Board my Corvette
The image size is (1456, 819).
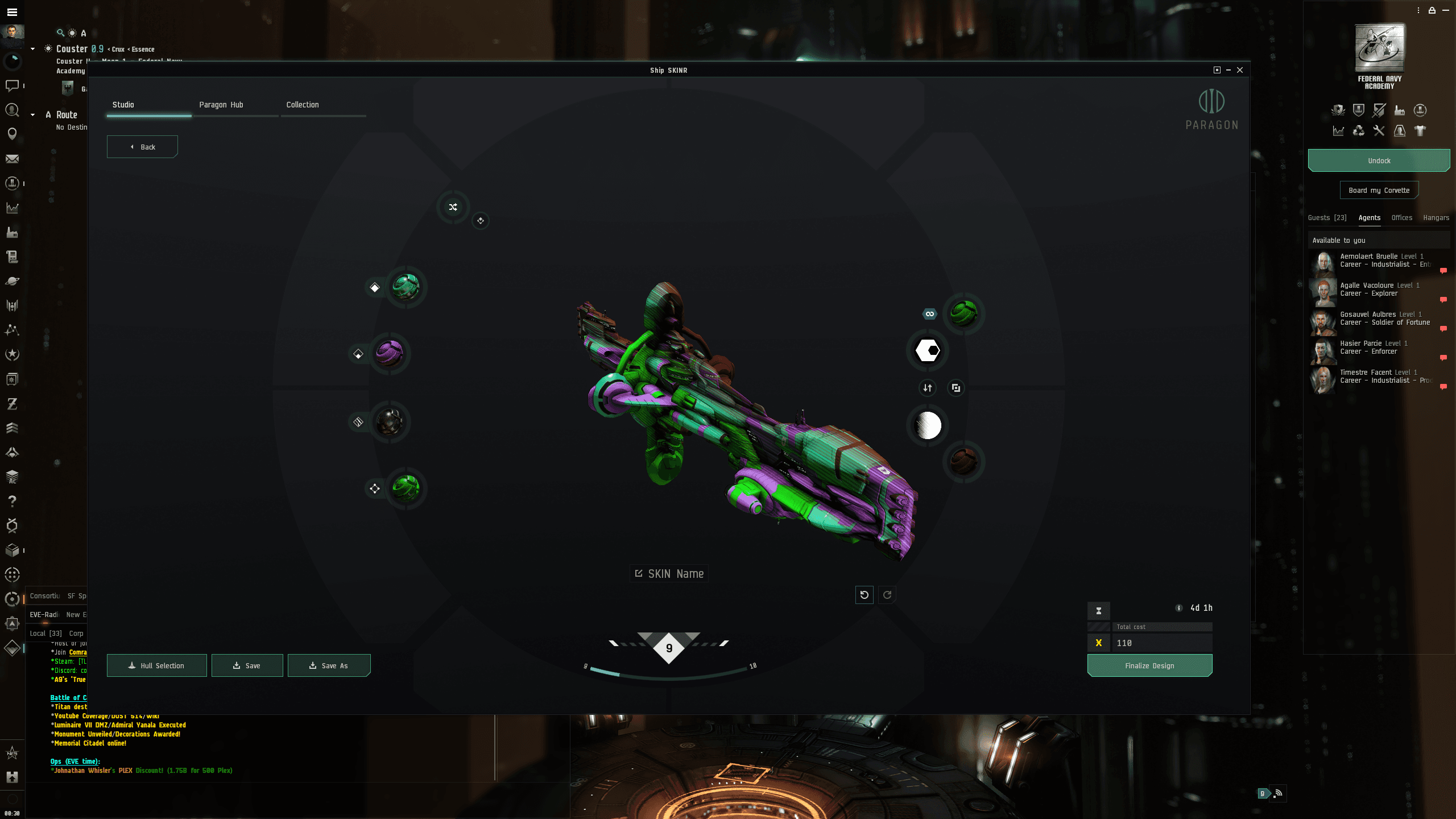(1379, 191)
